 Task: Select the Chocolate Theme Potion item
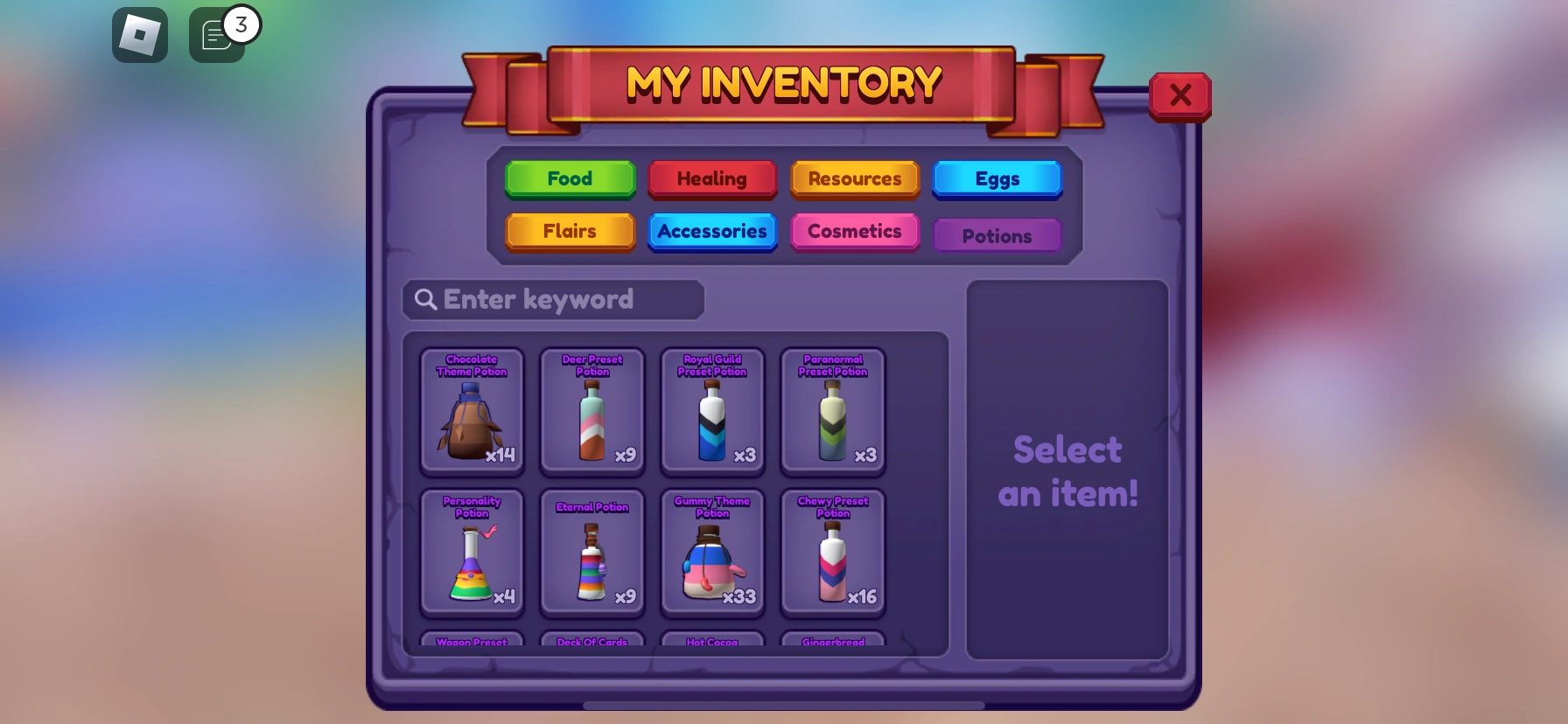[472, 411]
